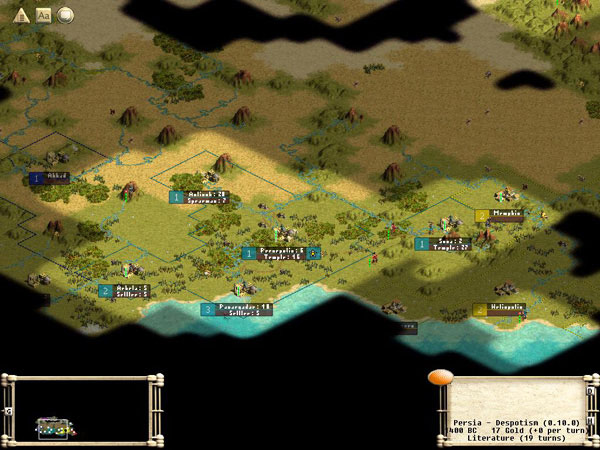
Task: Click the Persia Despotism status line
Action: point(510,421)
